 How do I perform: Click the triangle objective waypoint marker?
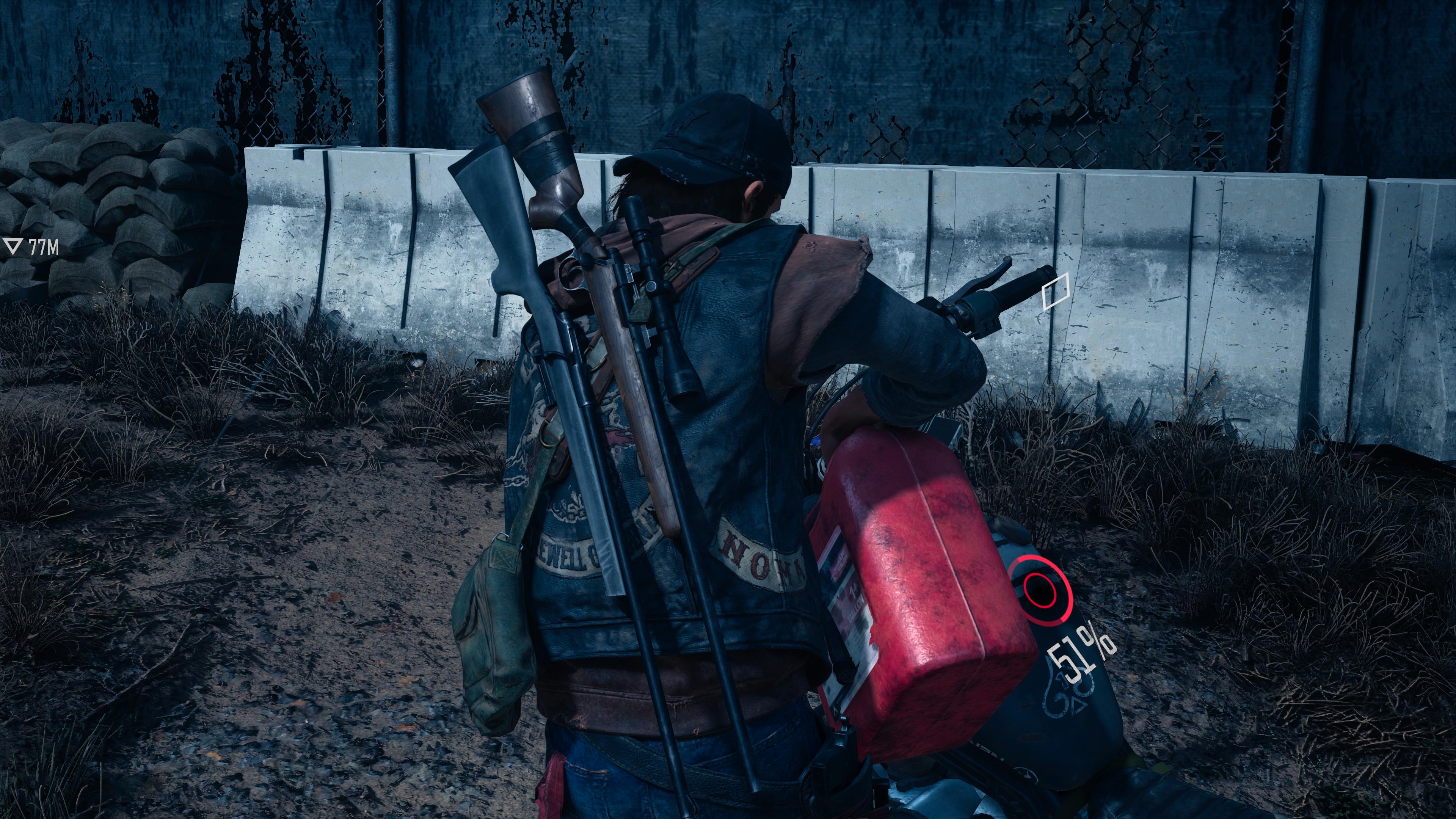13,246
